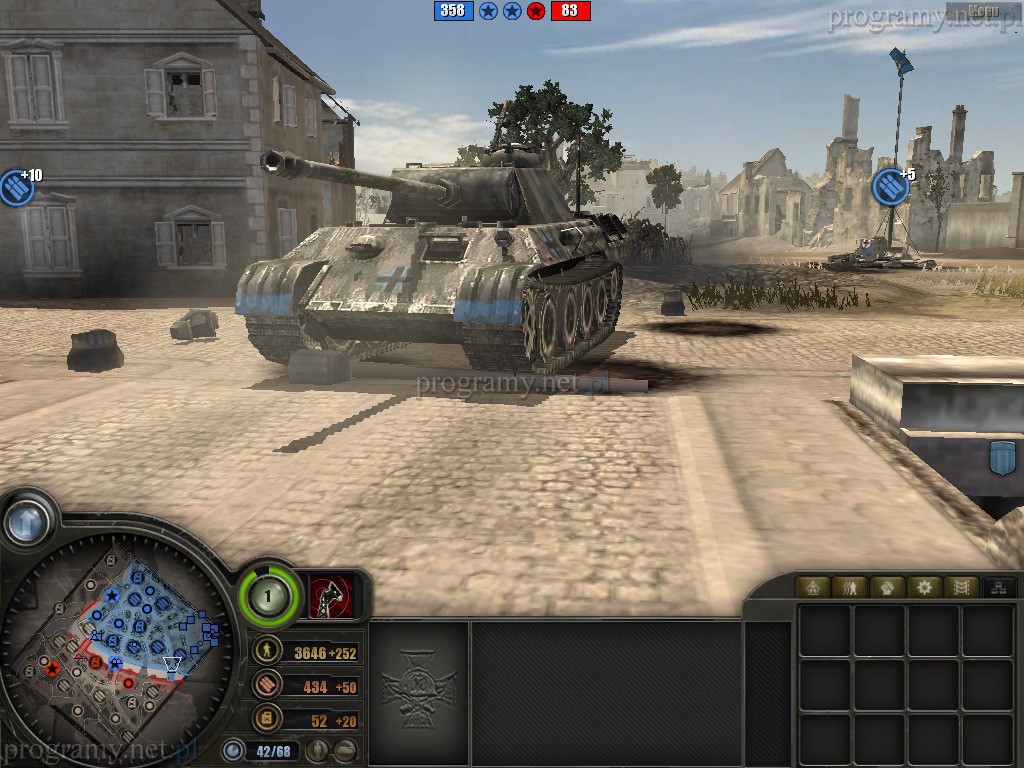Switch to the gear icon tab
Viewport: 1024px width, 768px height.
924,587
